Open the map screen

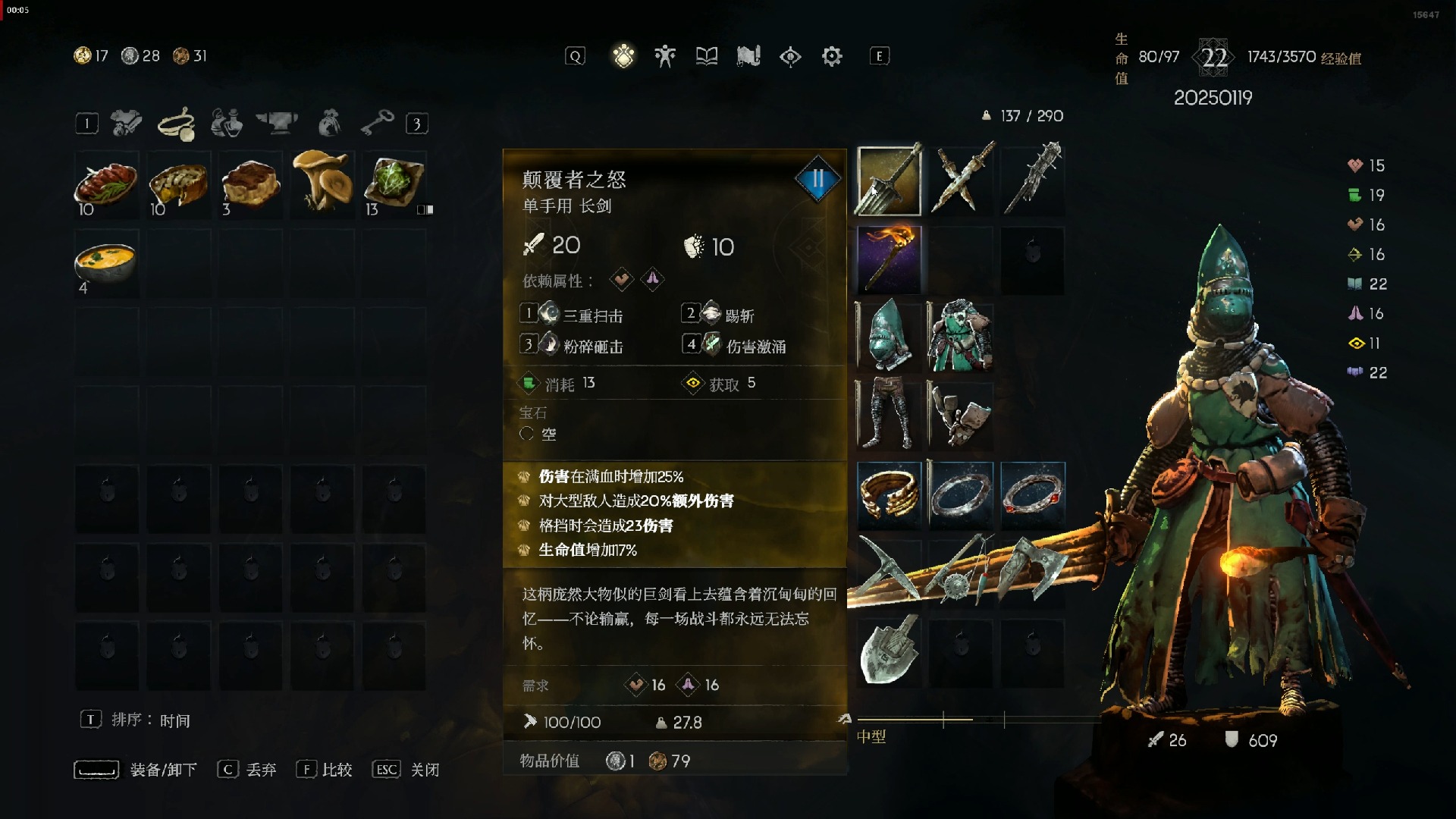748,56
